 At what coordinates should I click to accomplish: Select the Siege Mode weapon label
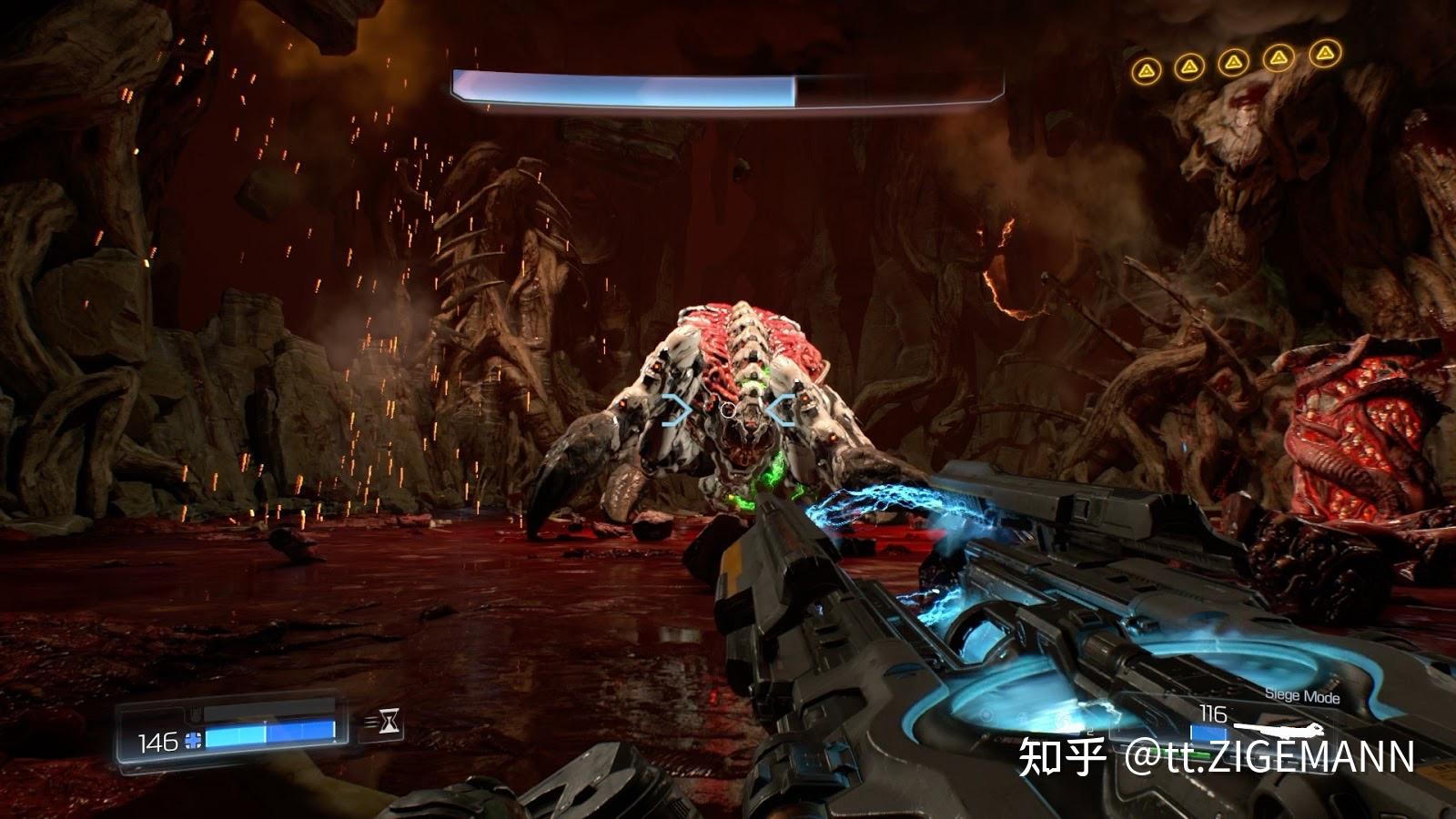point(1303,695)
